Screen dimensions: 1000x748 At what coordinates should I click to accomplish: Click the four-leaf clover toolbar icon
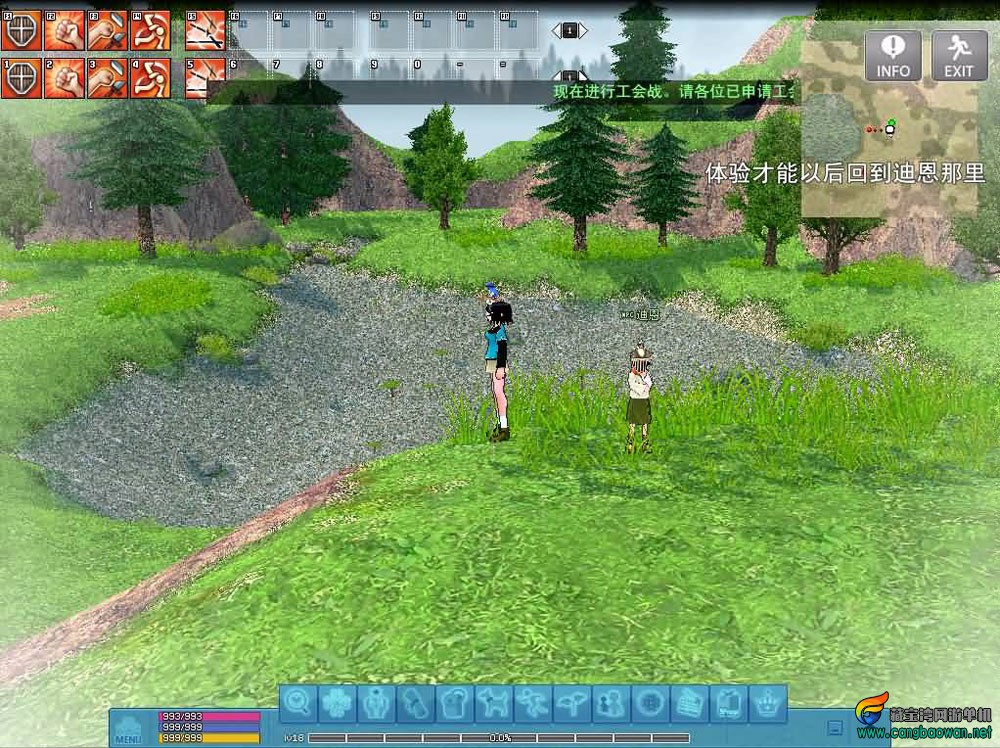[337, 704]
